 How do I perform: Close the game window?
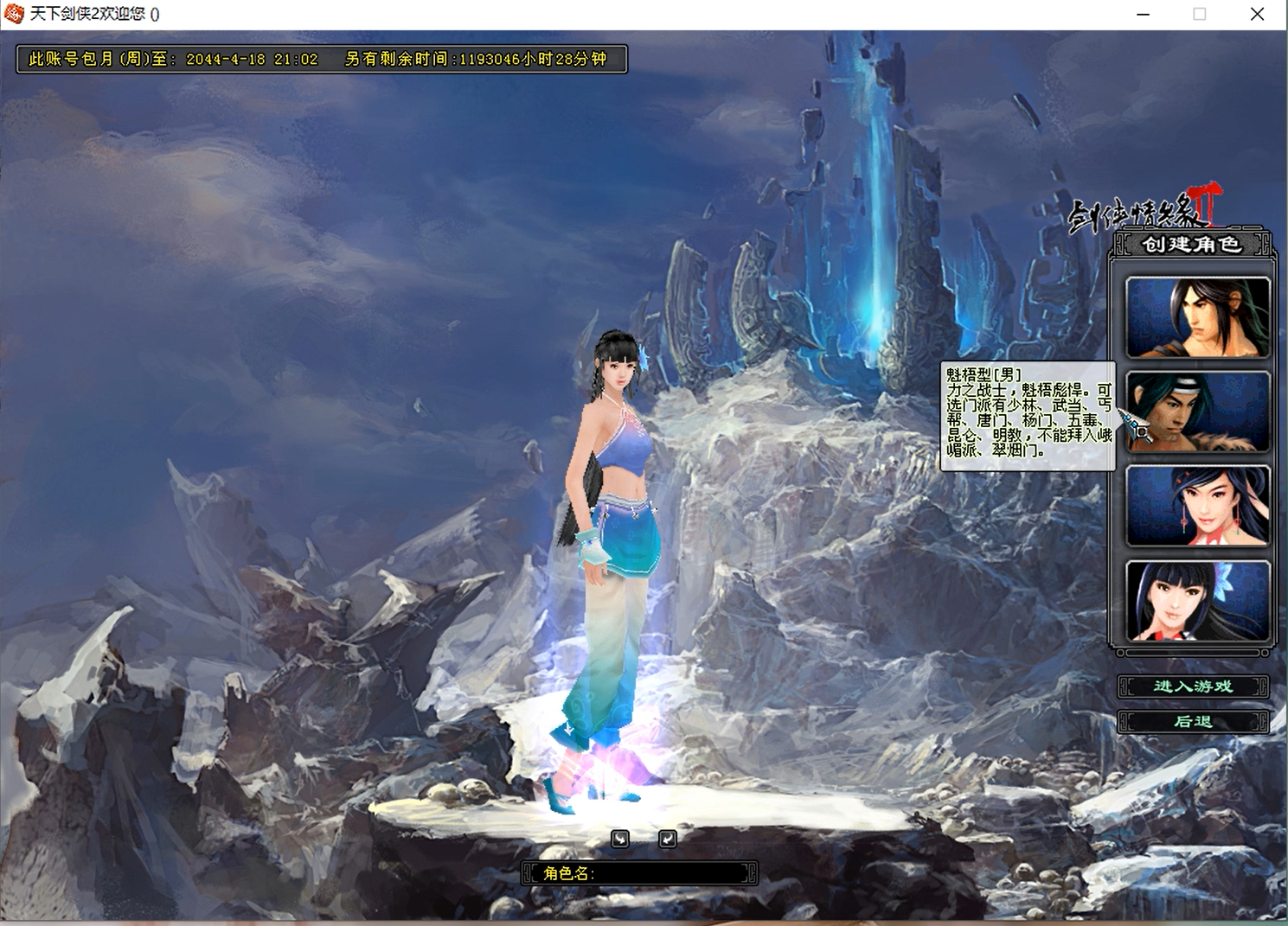tap(1257, 14)
